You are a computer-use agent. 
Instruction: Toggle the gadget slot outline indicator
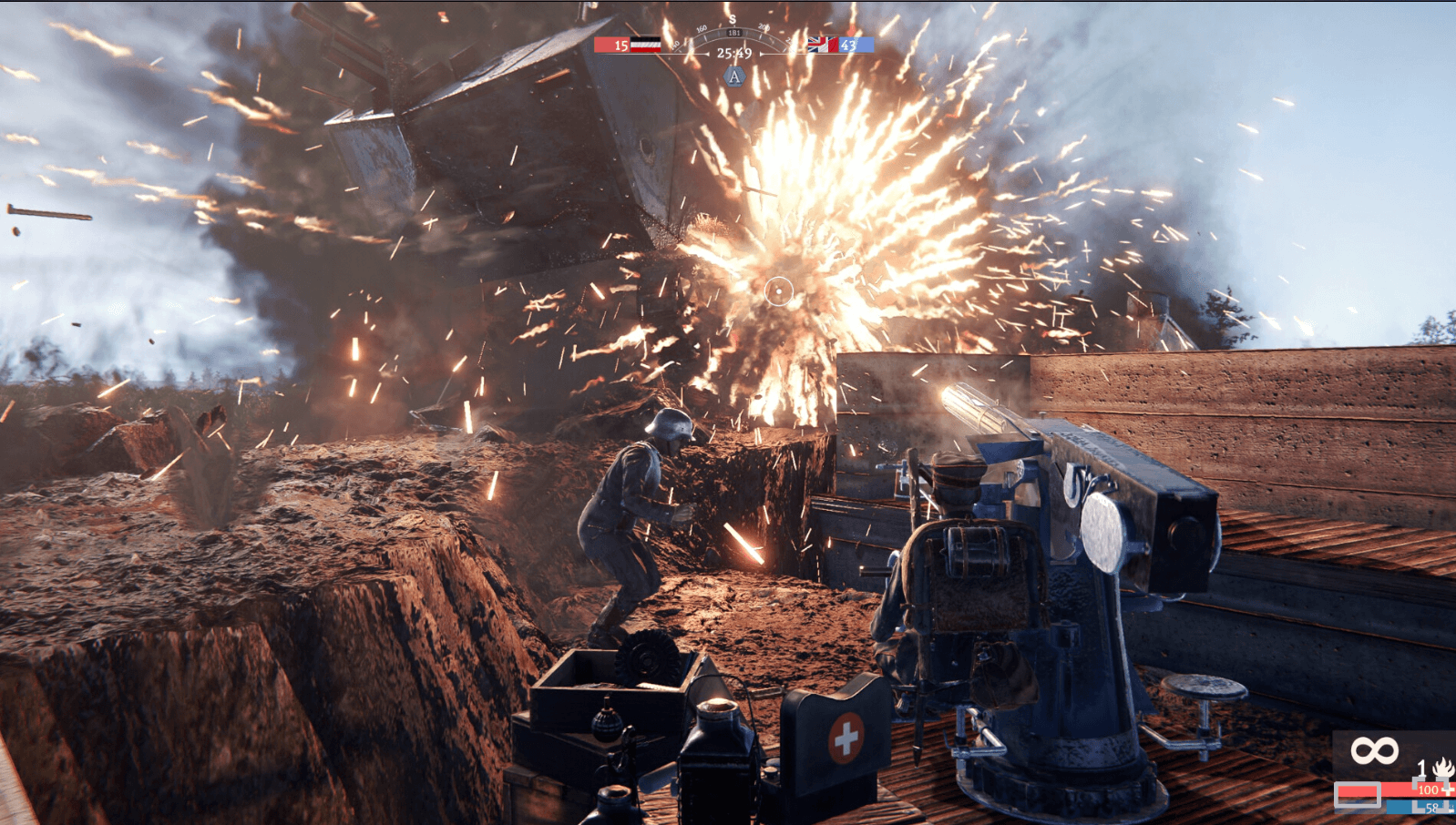tap(1358, 794)
